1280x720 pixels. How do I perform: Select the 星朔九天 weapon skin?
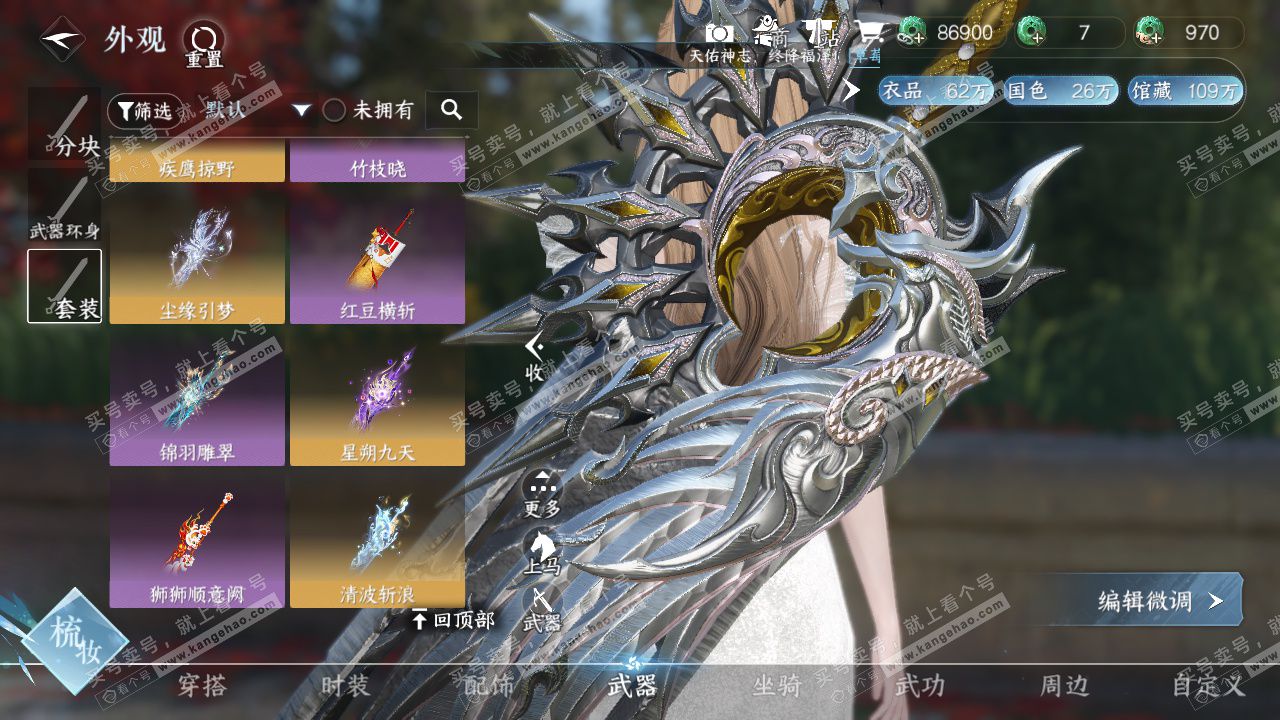(x=377, y=401)
